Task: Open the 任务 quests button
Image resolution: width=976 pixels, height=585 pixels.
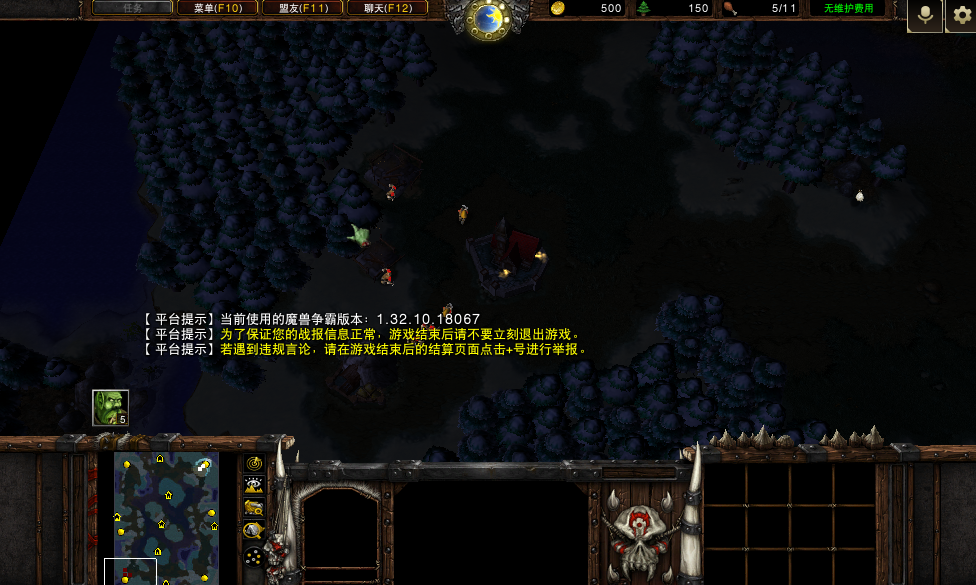Action: pyautogui.click(x=132, y=8)
